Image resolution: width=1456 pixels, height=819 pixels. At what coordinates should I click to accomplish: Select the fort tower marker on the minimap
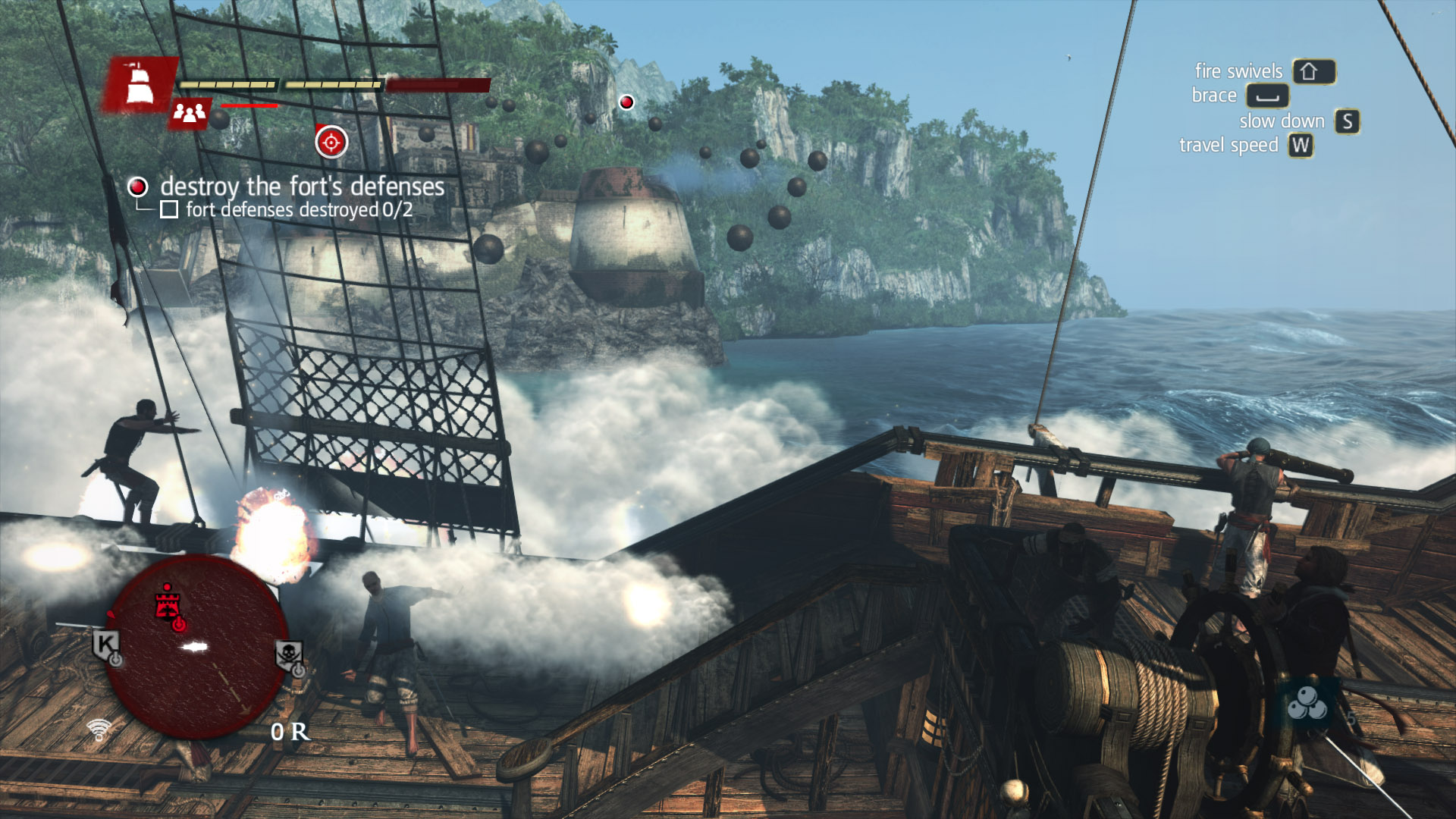coord(168,604)
